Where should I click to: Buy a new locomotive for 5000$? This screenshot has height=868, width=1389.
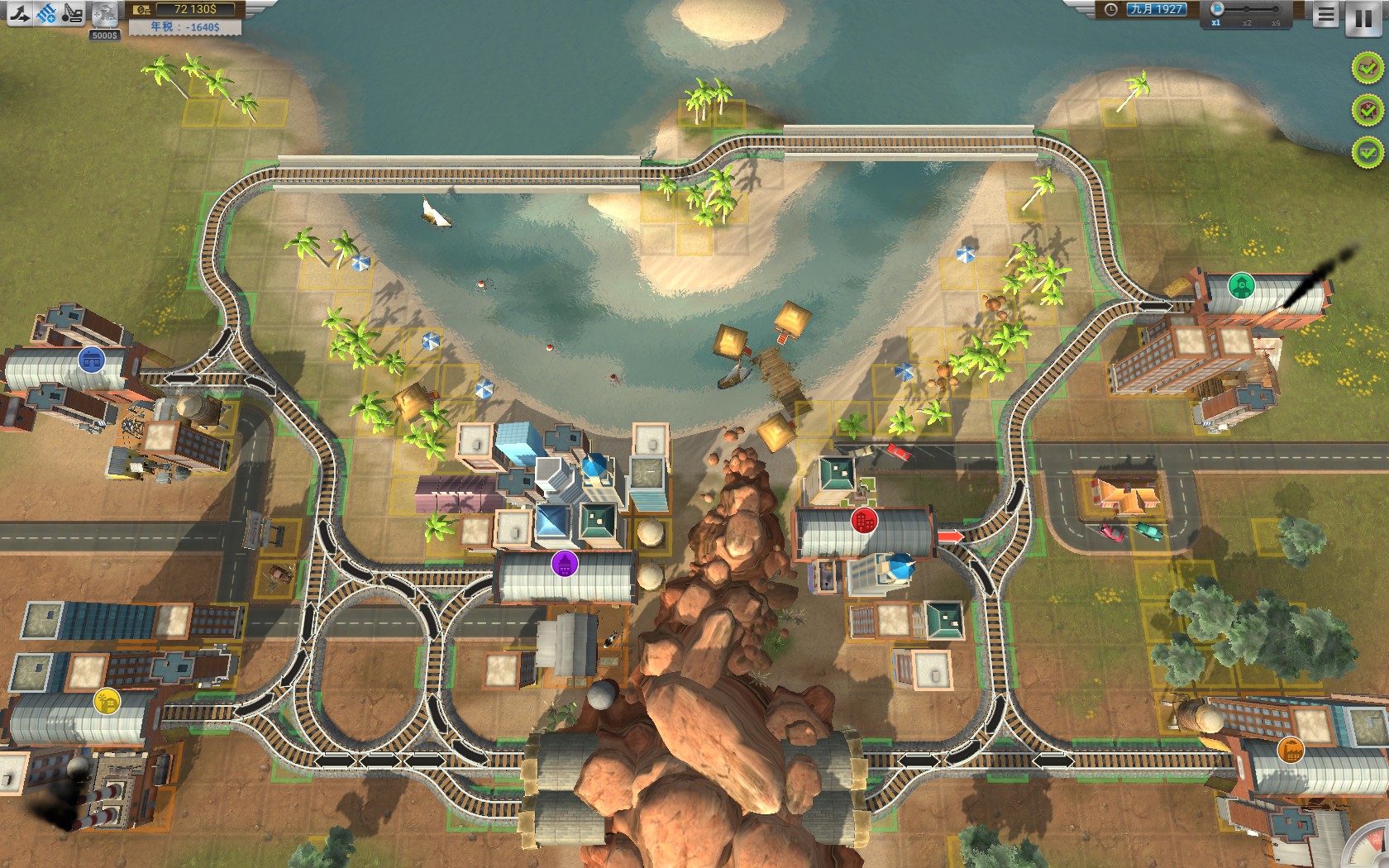tap(105, 14)
